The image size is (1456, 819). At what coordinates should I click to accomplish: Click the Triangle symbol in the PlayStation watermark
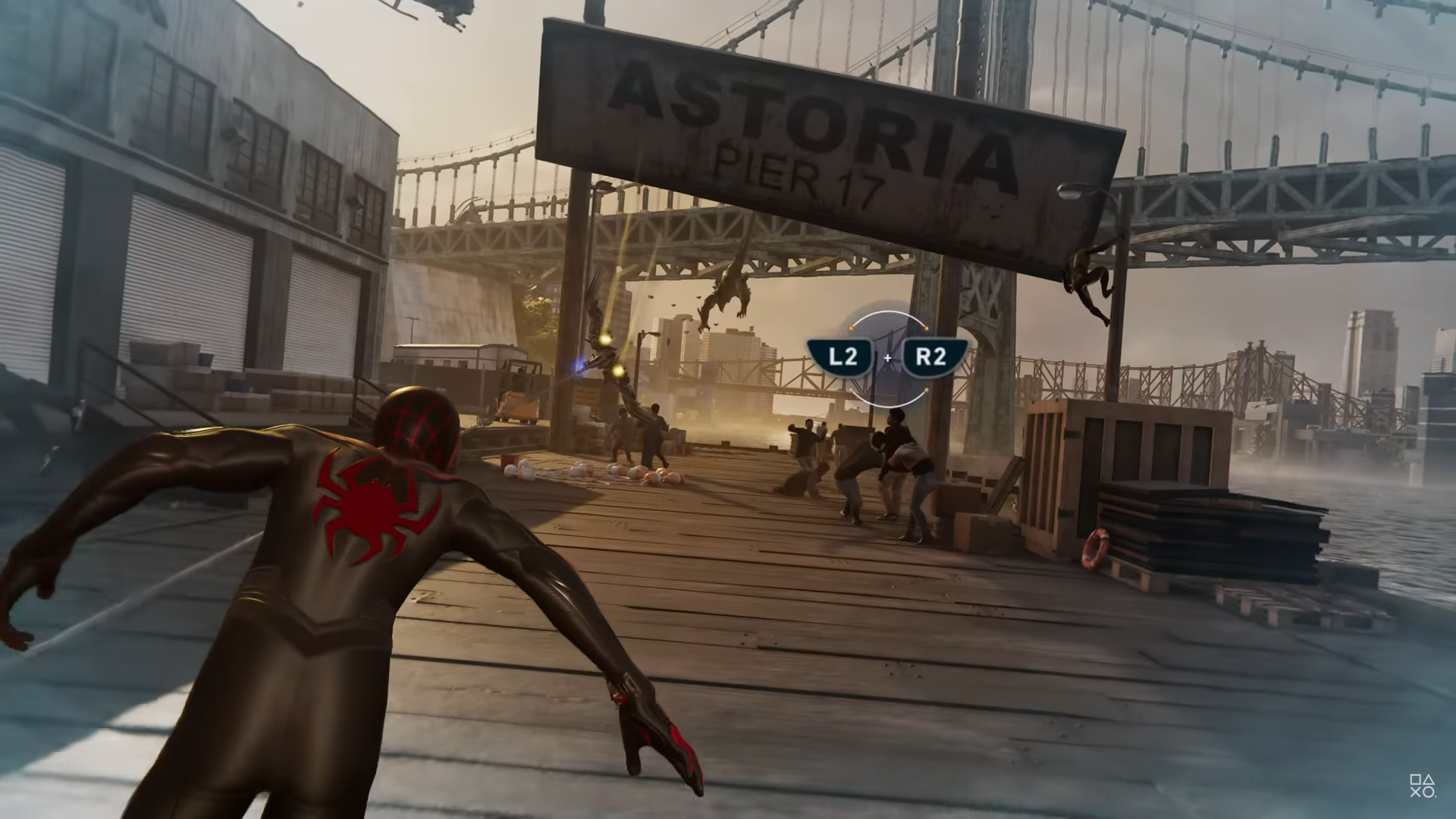[1428, 779]
